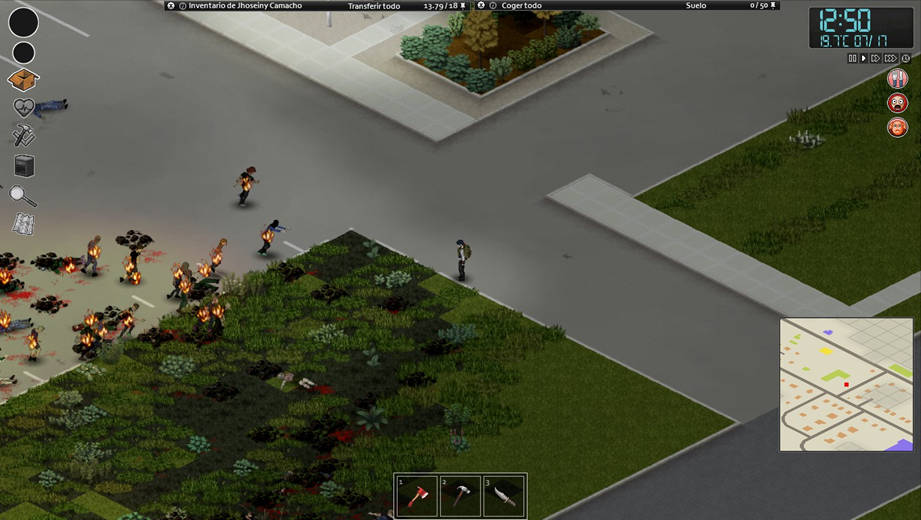Image resolution: width=921 pixels, height=520 pixels.
Task: Click the 'Coger todo' loot button
Action: coord(520,6)
